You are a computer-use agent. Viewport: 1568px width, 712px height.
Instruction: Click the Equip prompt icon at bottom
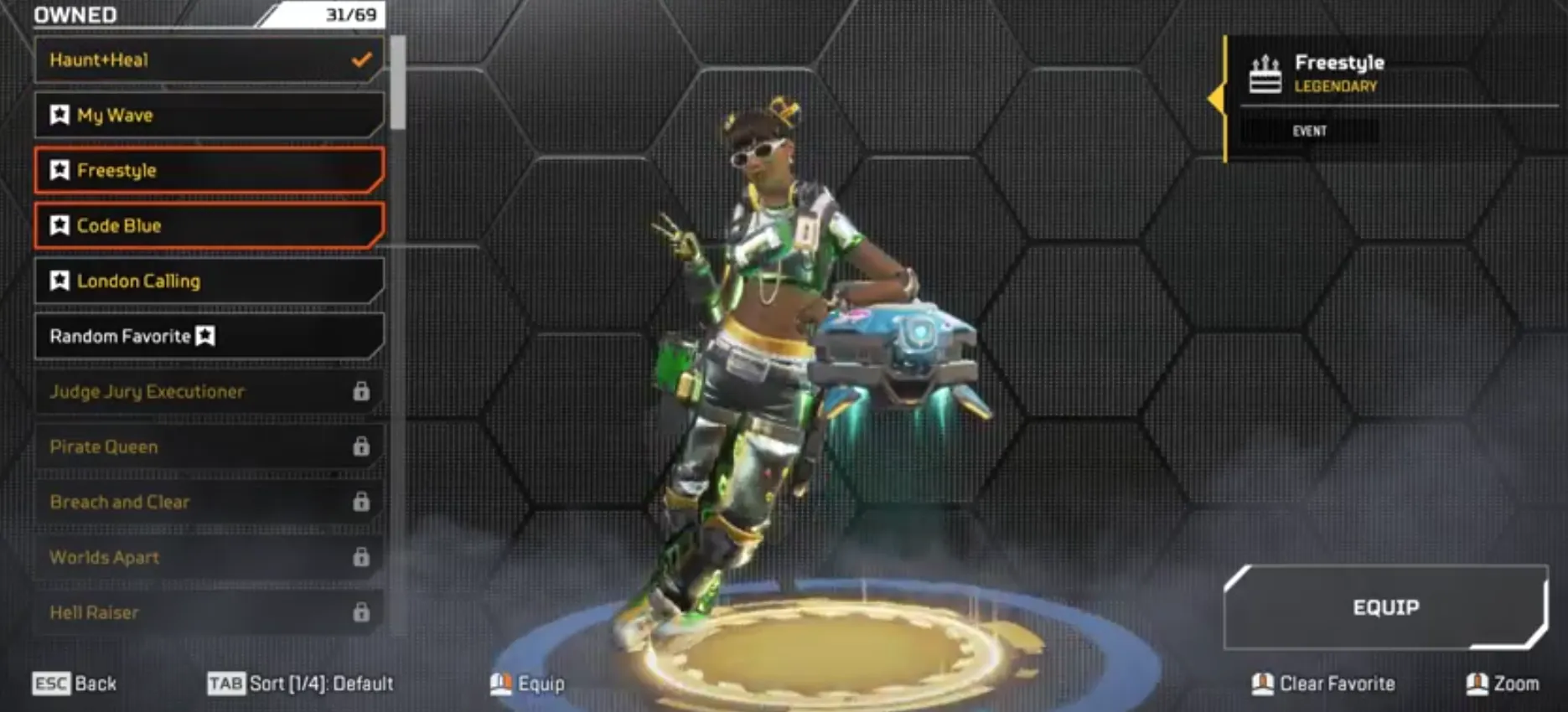[501, 683]
